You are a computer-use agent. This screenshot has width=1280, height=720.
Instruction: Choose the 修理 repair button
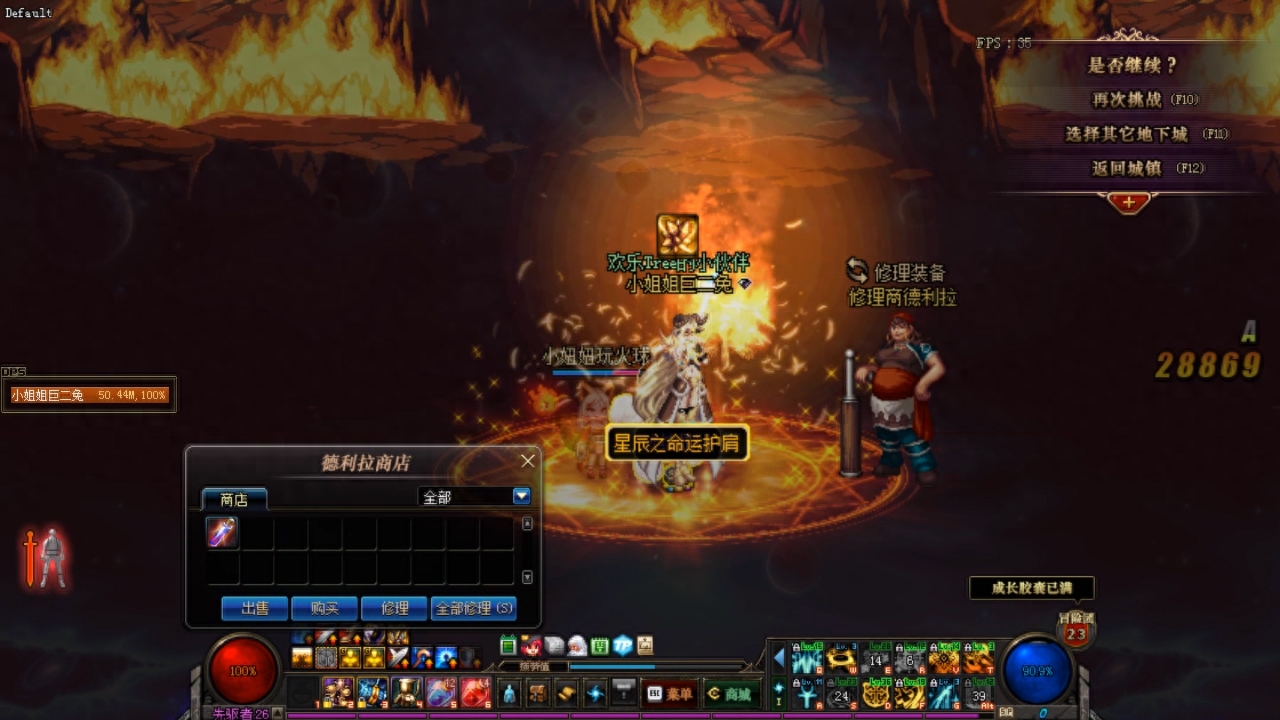click(394, 608)
